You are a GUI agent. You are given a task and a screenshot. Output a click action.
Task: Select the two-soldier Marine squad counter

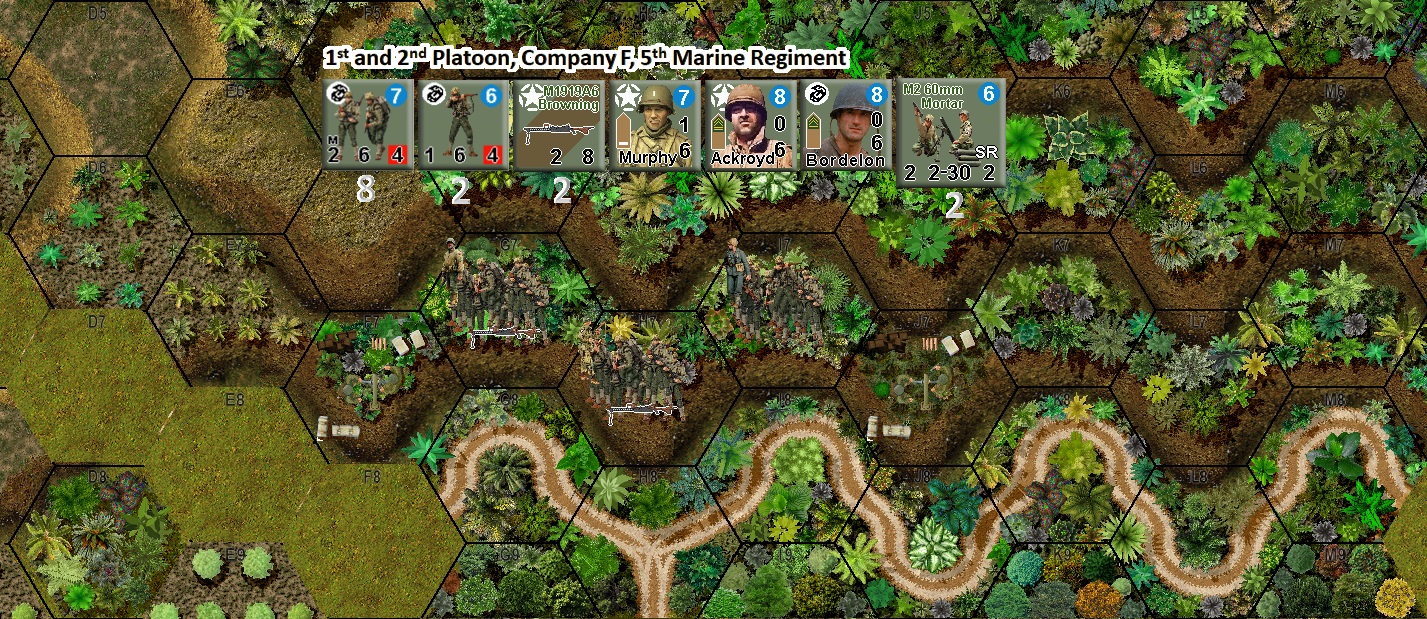(367, 125)
